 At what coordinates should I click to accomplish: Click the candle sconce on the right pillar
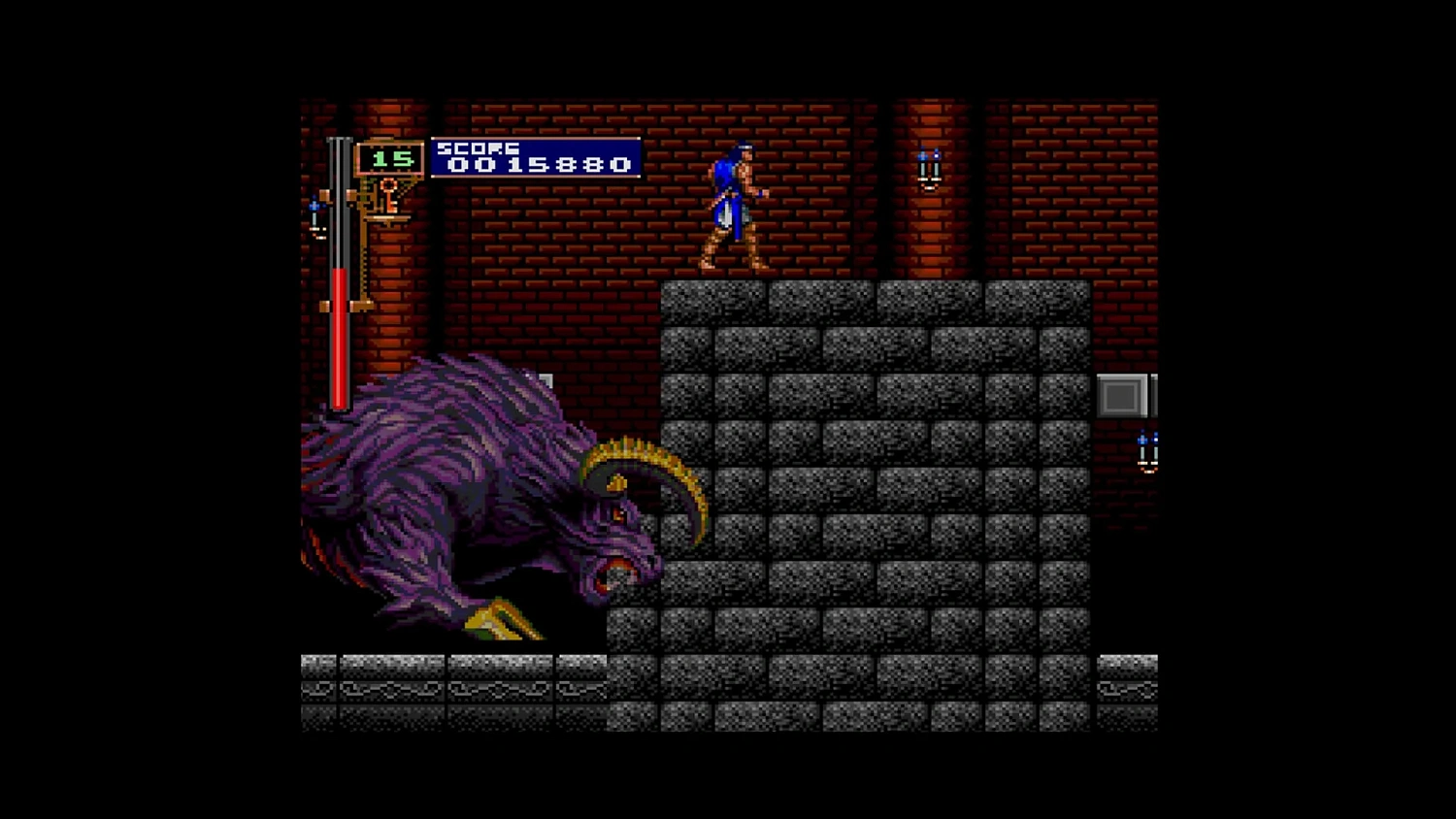tap(927, 165)
